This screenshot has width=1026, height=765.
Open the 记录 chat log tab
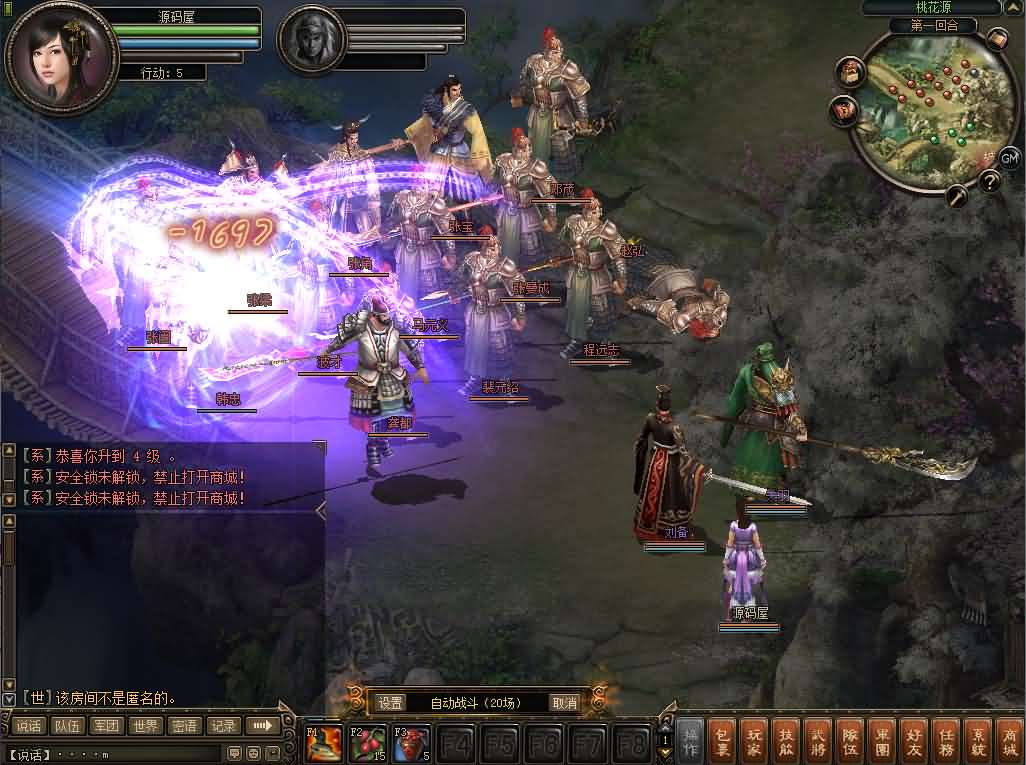pos(223,726)
